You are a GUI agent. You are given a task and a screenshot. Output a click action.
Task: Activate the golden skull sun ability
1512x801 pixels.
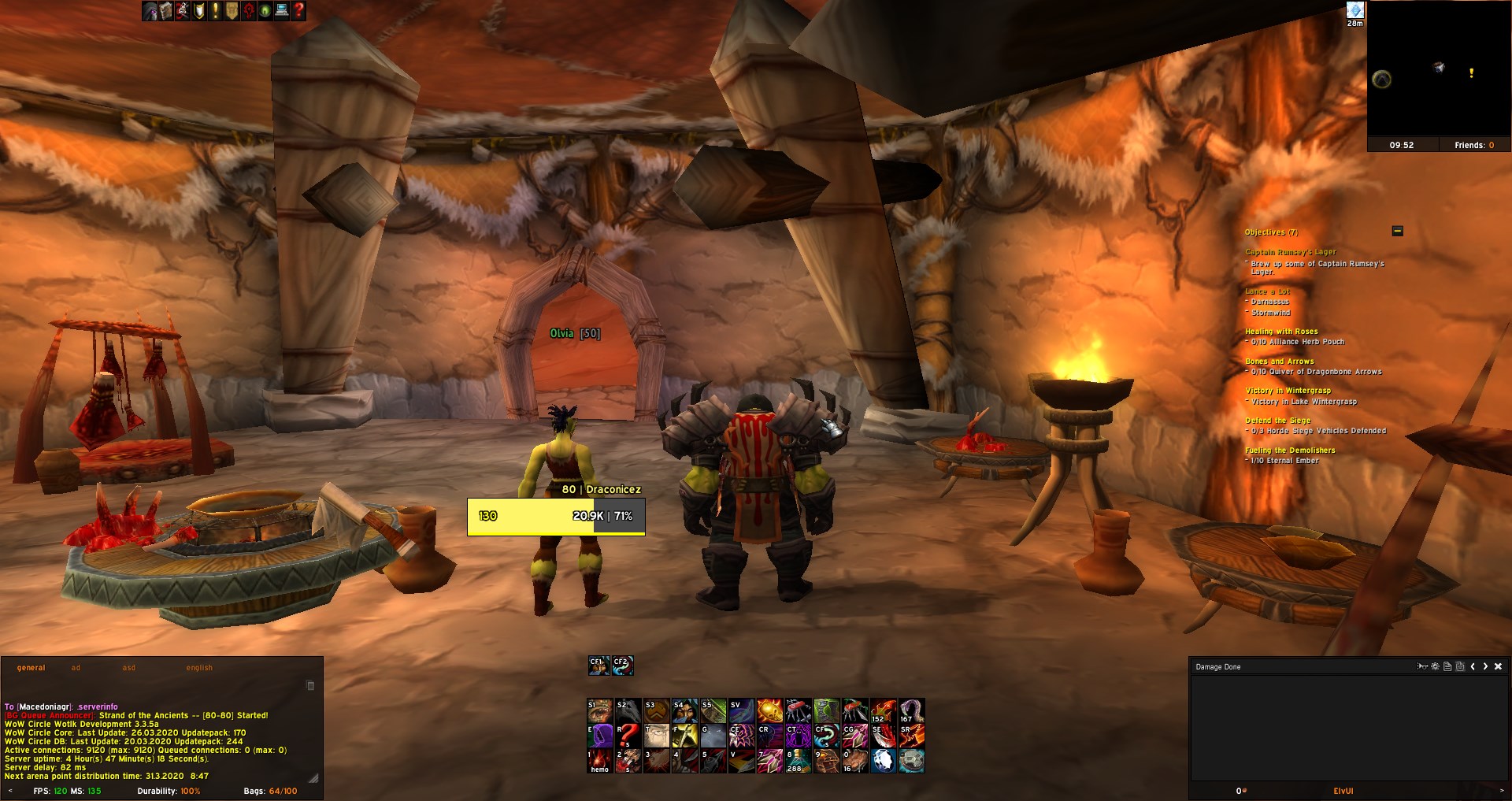point(769,710)
